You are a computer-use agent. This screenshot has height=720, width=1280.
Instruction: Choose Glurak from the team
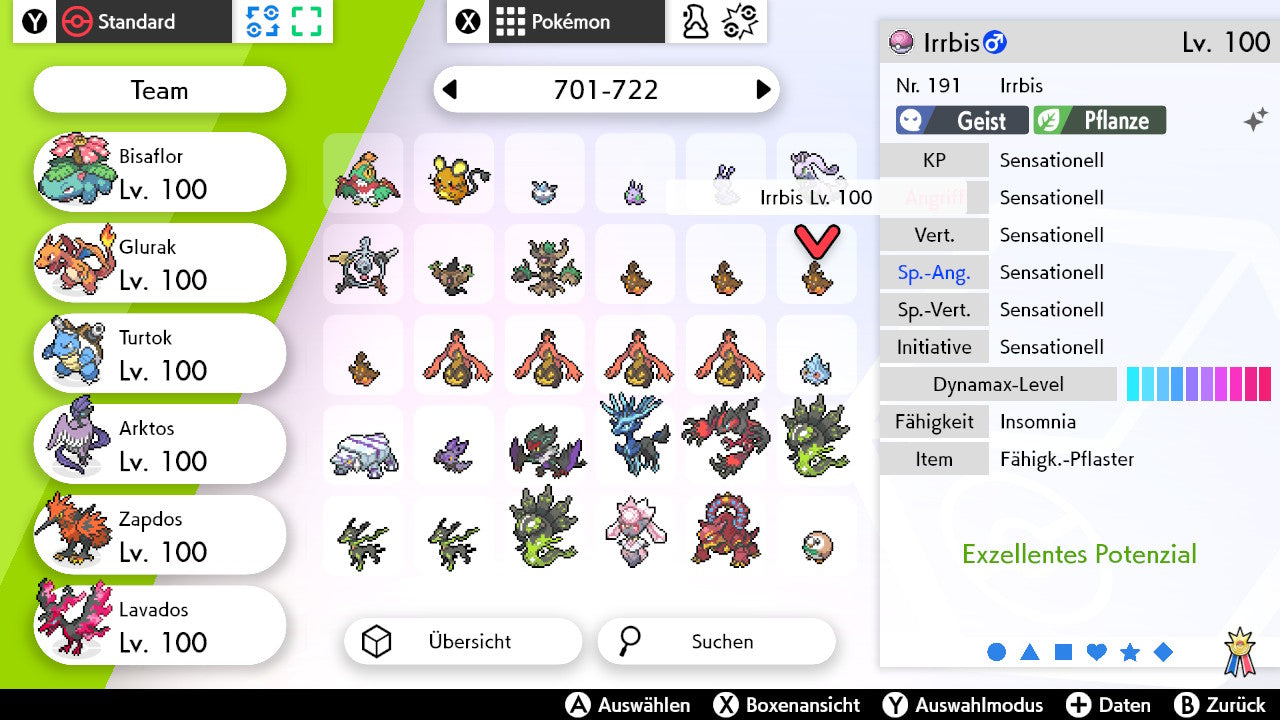tap(160, 263)
